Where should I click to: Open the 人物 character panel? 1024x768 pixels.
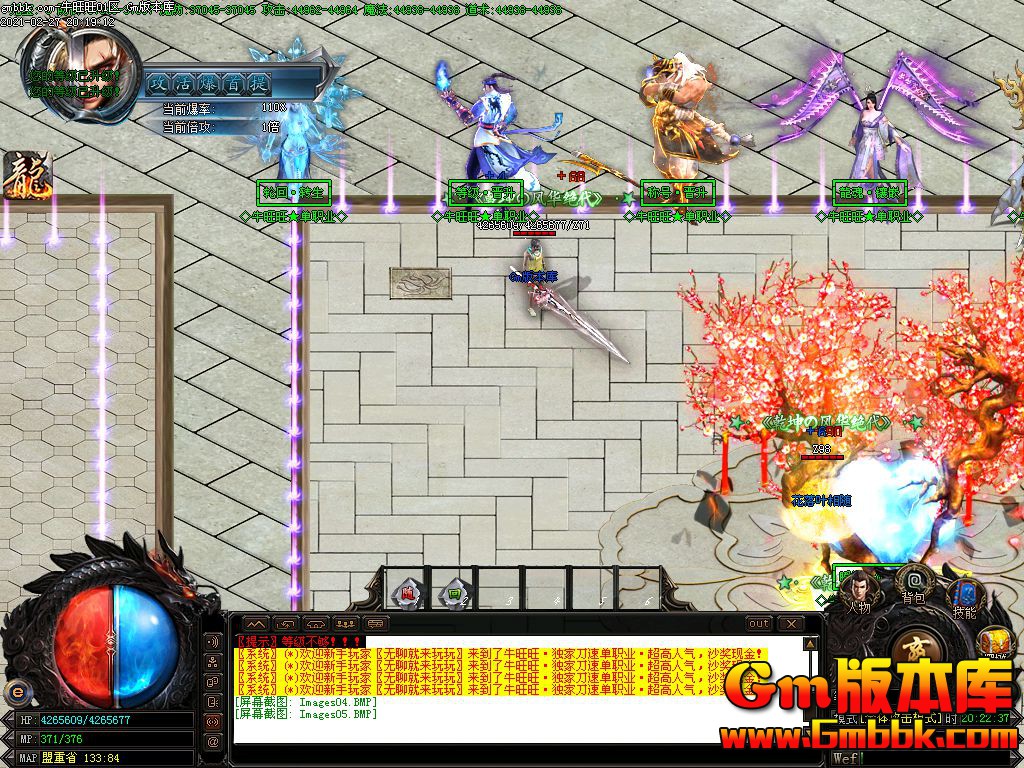click(x=858, y=588)
